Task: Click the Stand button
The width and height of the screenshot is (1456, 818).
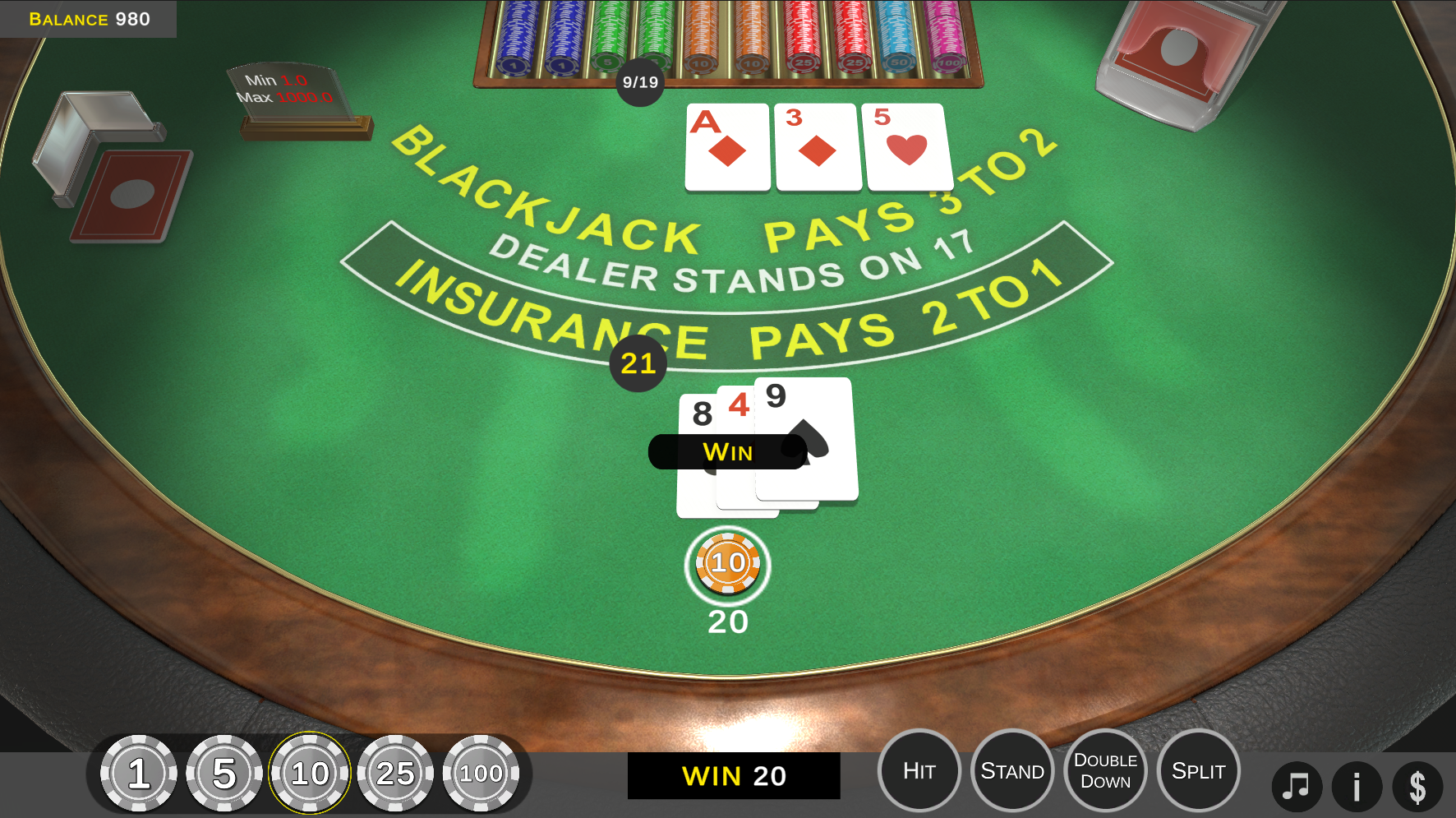Action: [1012, 770]
